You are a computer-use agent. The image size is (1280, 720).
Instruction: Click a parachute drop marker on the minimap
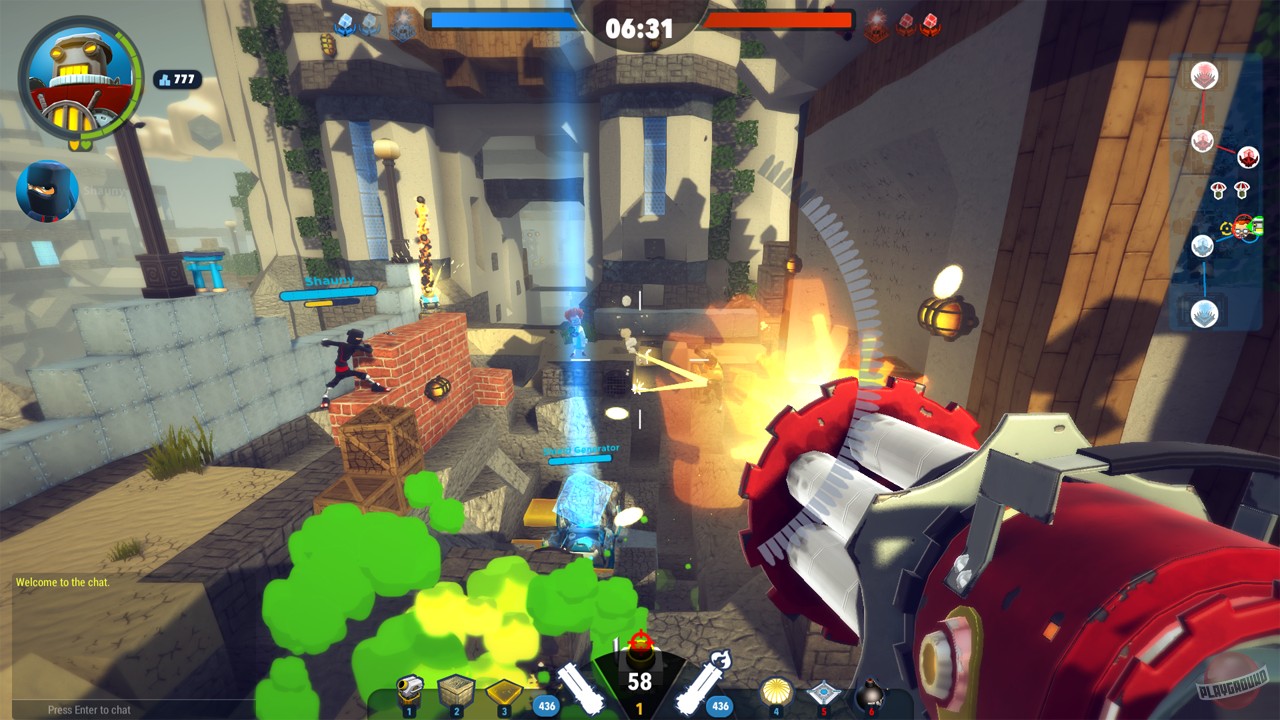coord(1217,191)
